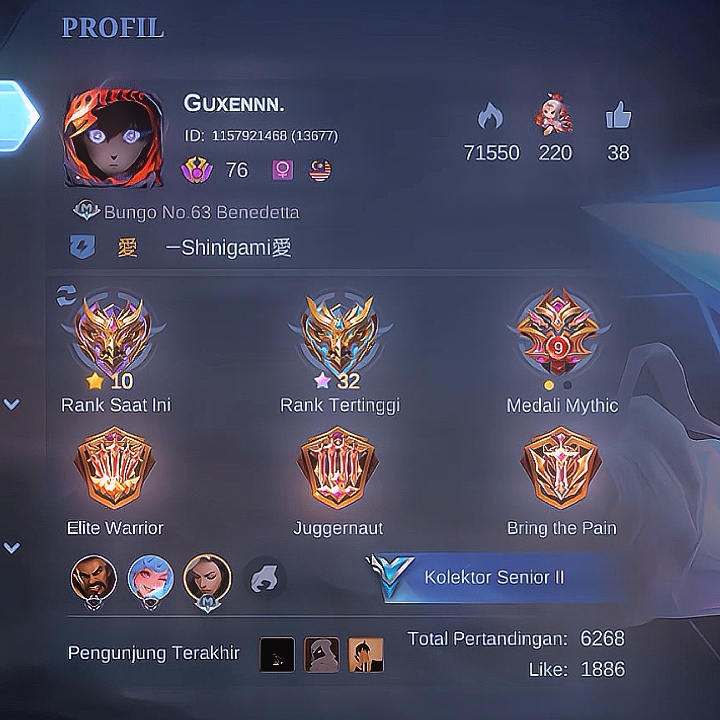The width and height of the screenshot is (720, 720).
Task: Open the Juggernaut achievement badge
Action: click(338, 468)
